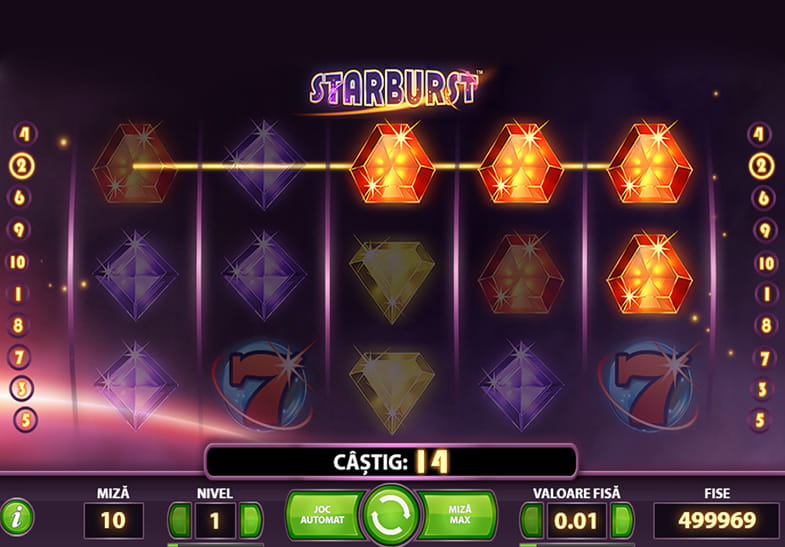Spin the reels with the round arrow button

392,516
